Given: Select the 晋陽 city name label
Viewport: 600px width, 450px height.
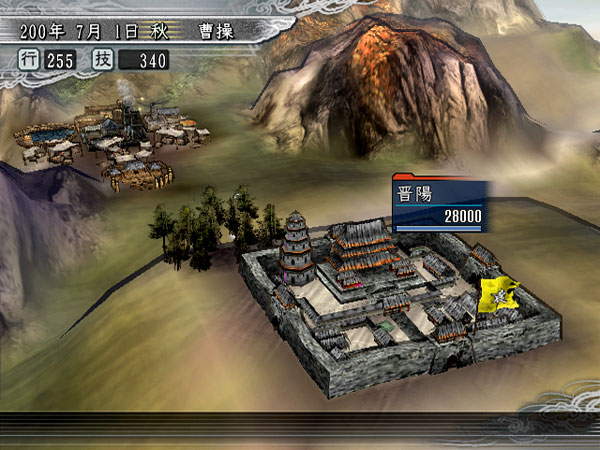Looking at the screenshot, I should [418, 194].
